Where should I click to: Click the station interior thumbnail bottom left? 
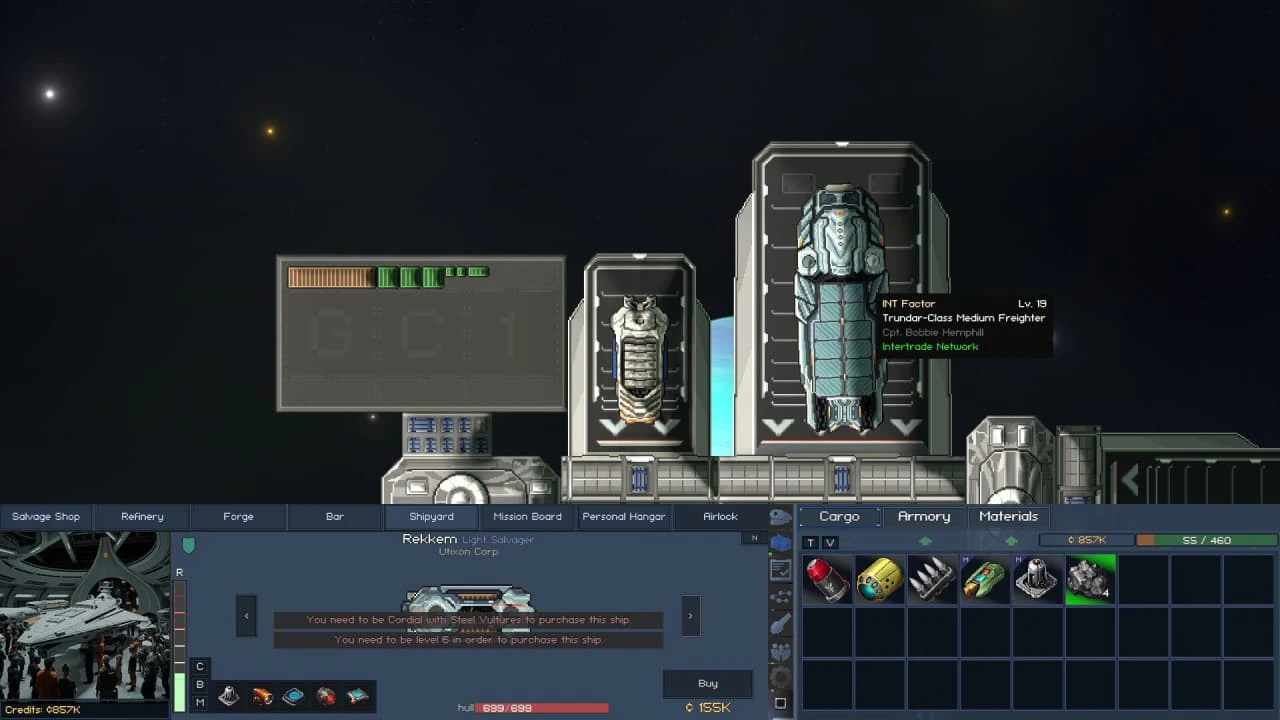tap(86, 614)
